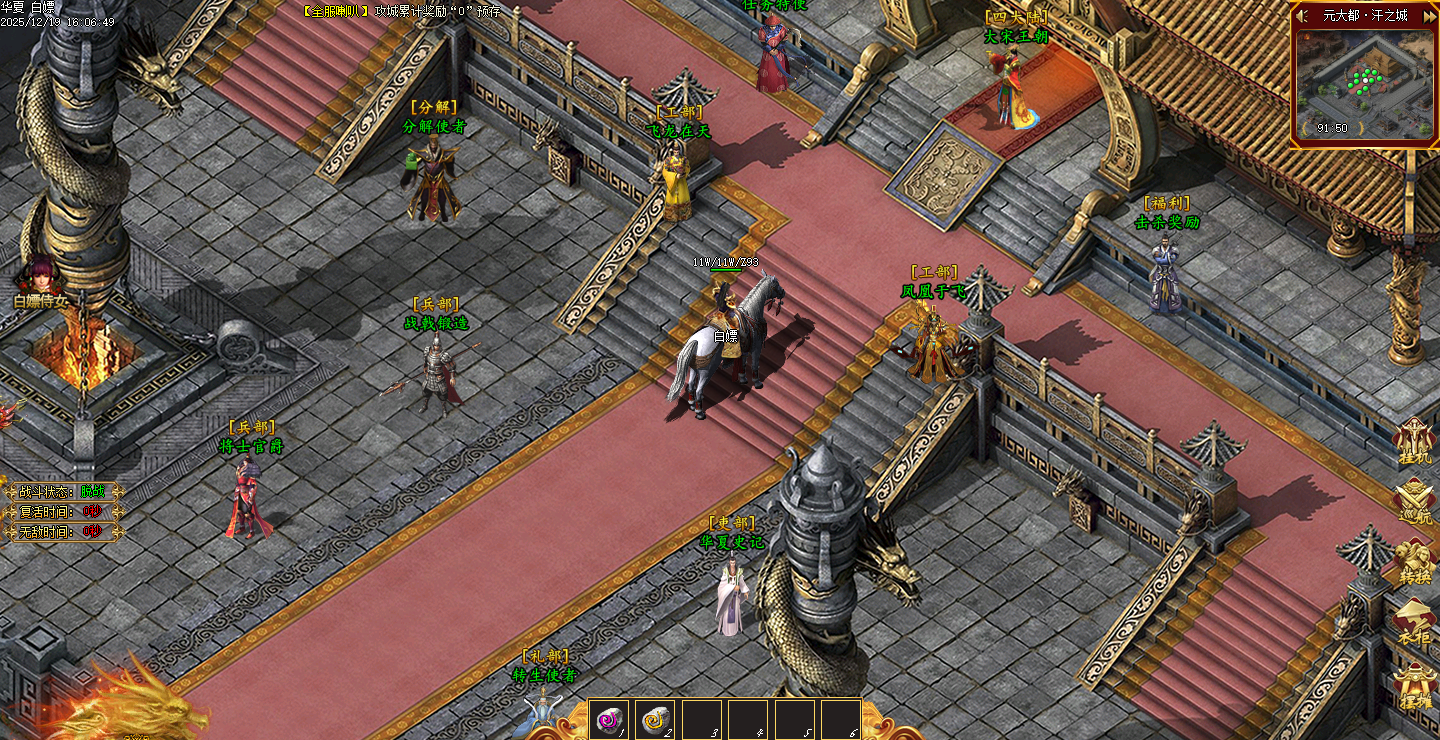Open the 挂机 auto-battle button
This screenshot has height=740, width=1440.
point(1415,443)
